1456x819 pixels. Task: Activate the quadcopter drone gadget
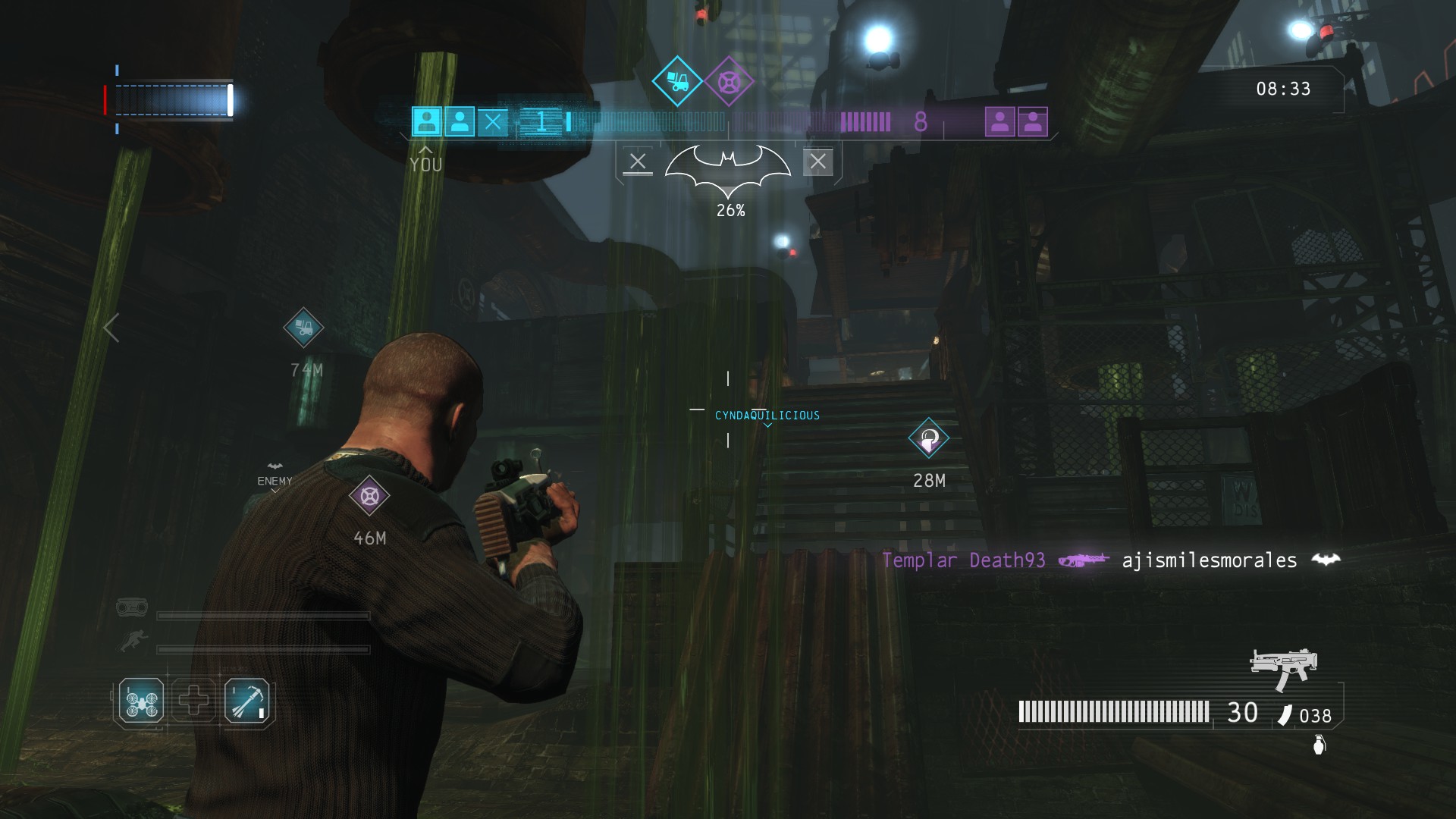point(141,701)
